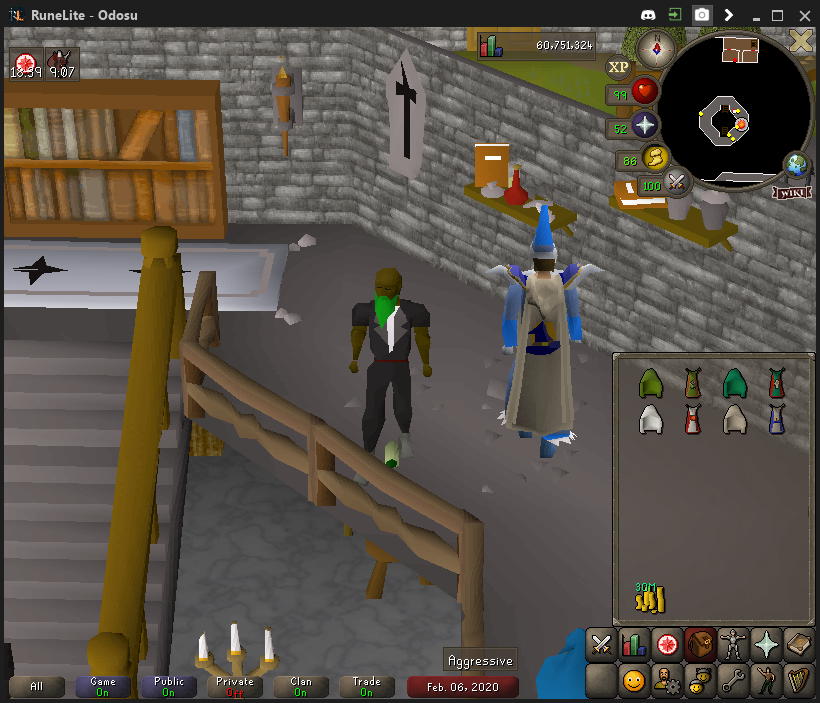
Task: Switch to the Clan chat filter
Action: (x=301, y=686)
